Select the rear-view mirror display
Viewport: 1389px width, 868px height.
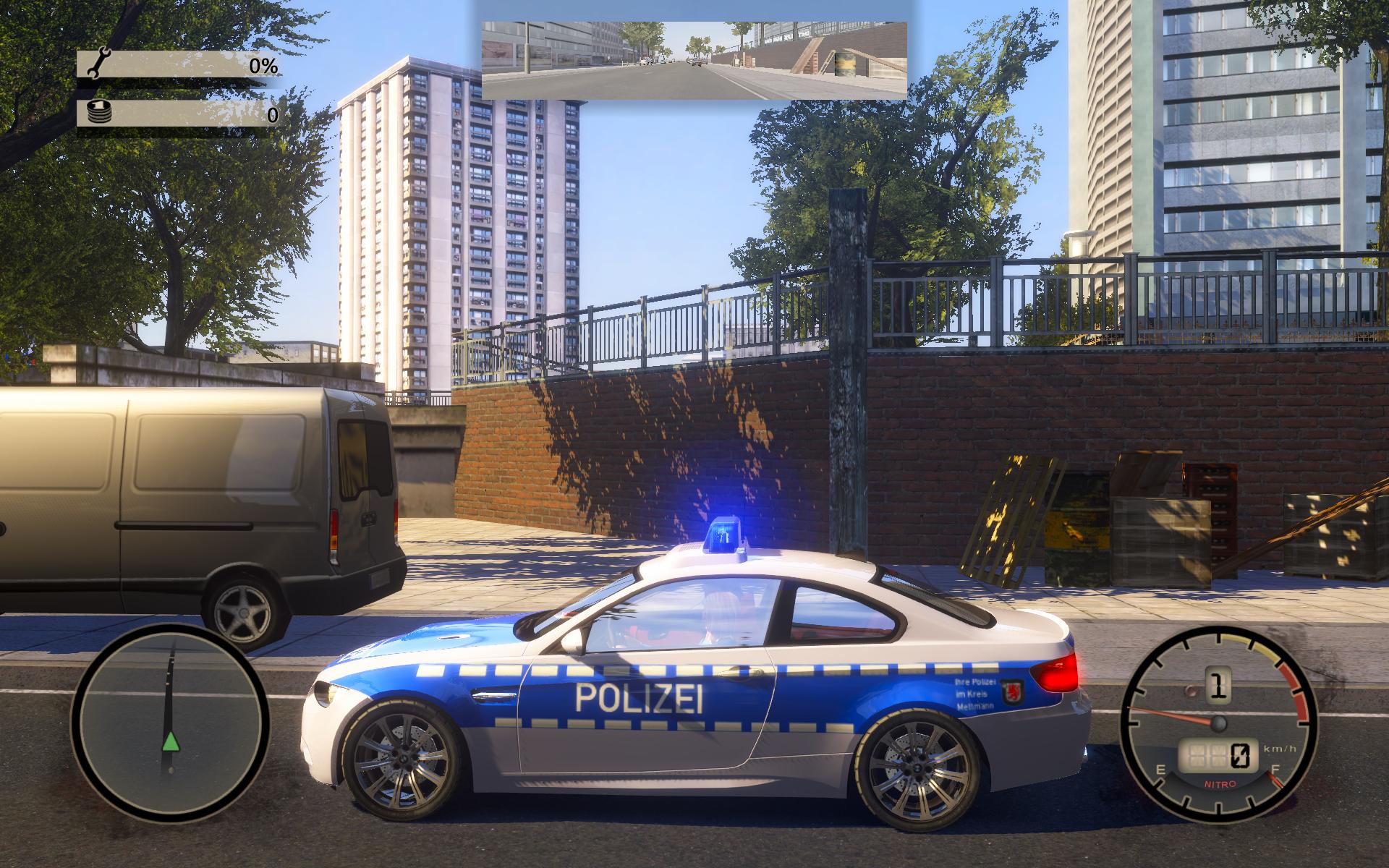tap(694, 59)
